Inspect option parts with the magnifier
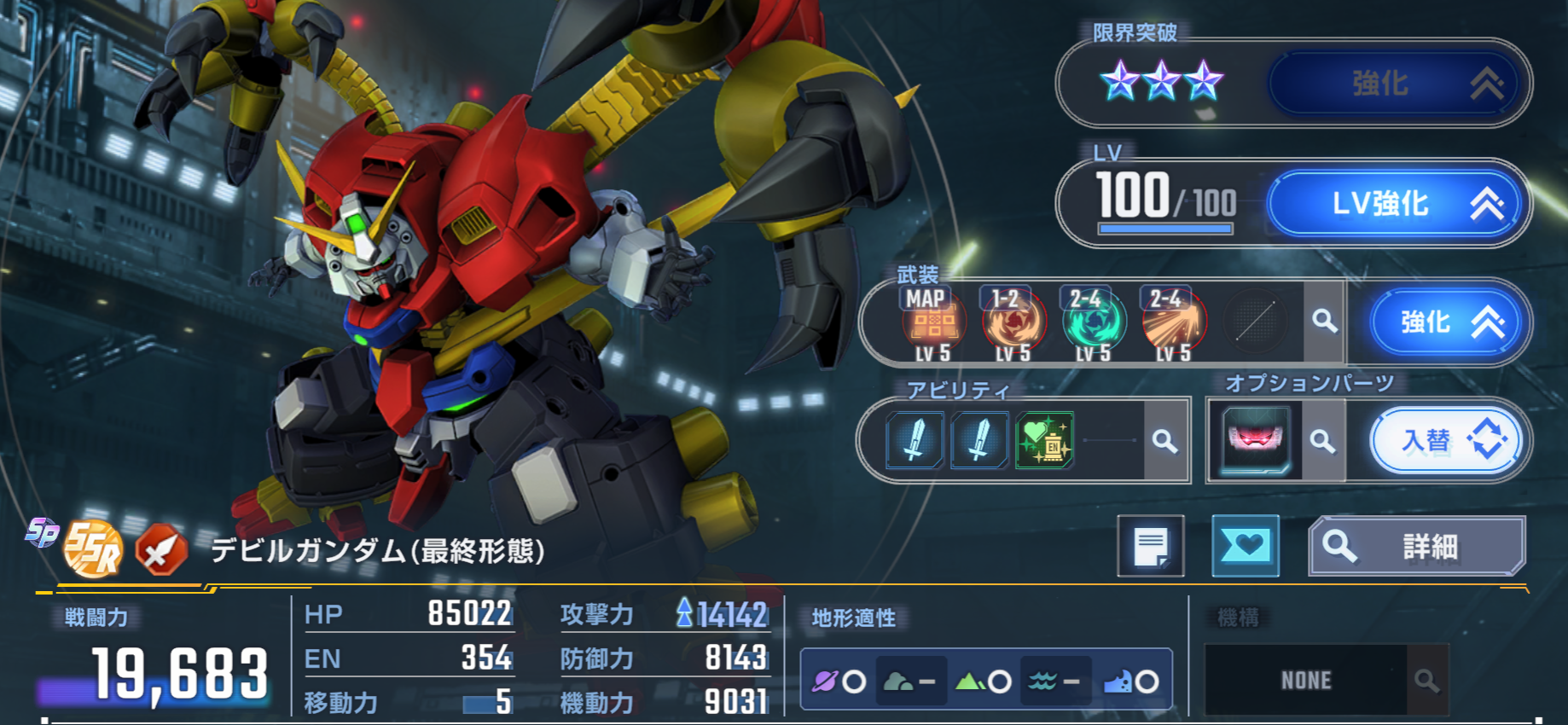 pyautogui.click(x=1322, y=441)
